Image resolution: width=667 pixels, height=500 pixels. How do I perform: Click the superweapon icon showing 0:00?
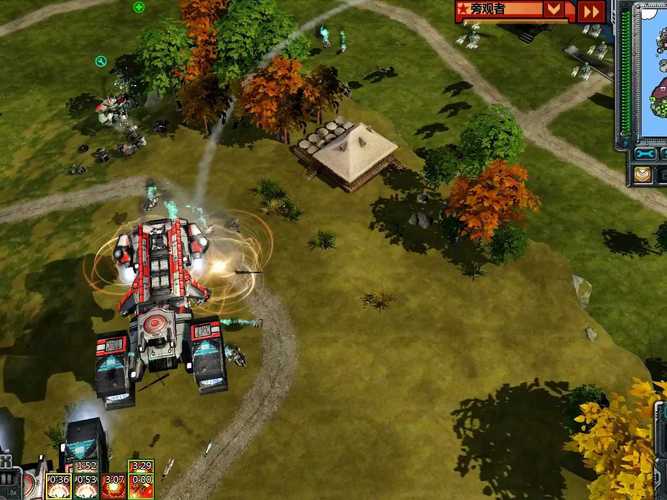coord(141,486)
